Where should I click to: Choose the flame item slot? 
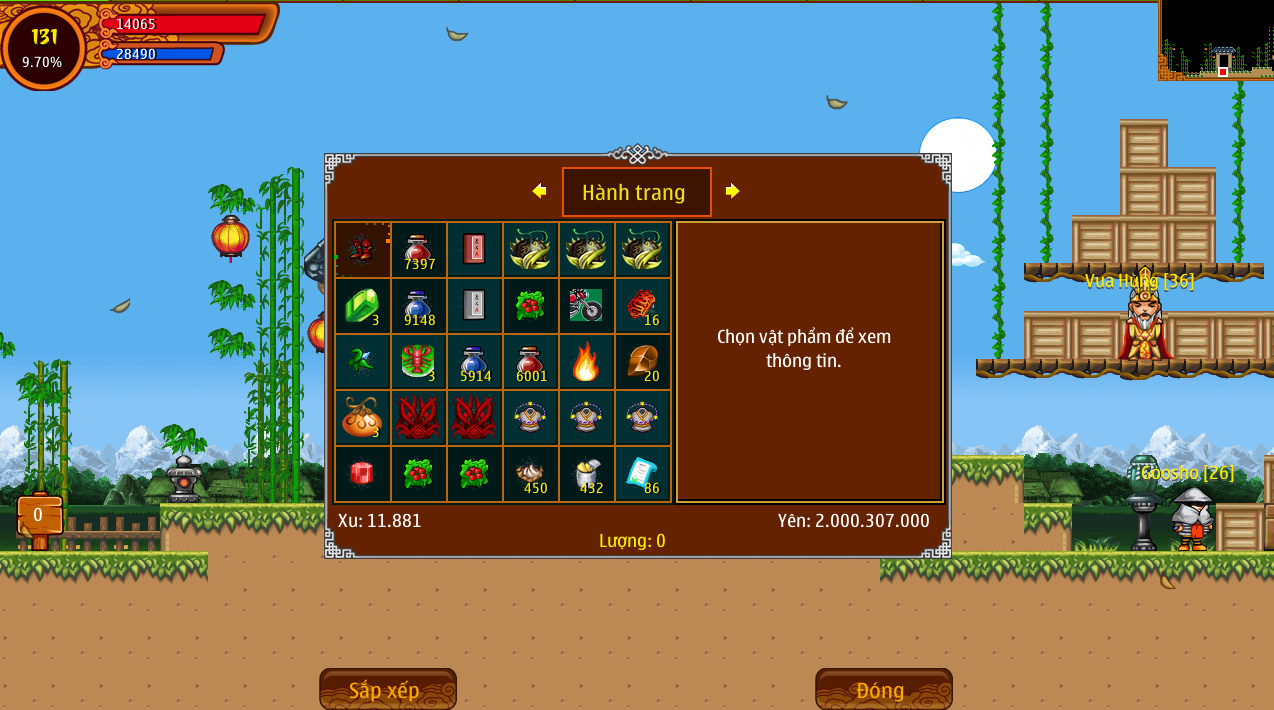tap(586, 362)
